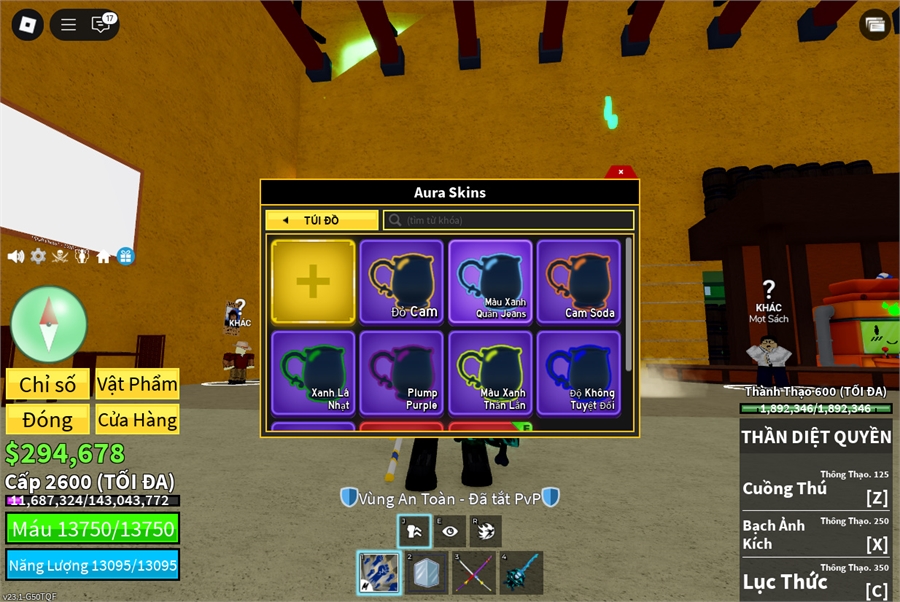
Task: Choose the Độ Không Tuyệt Đối aura
Action: click(579, 372)
